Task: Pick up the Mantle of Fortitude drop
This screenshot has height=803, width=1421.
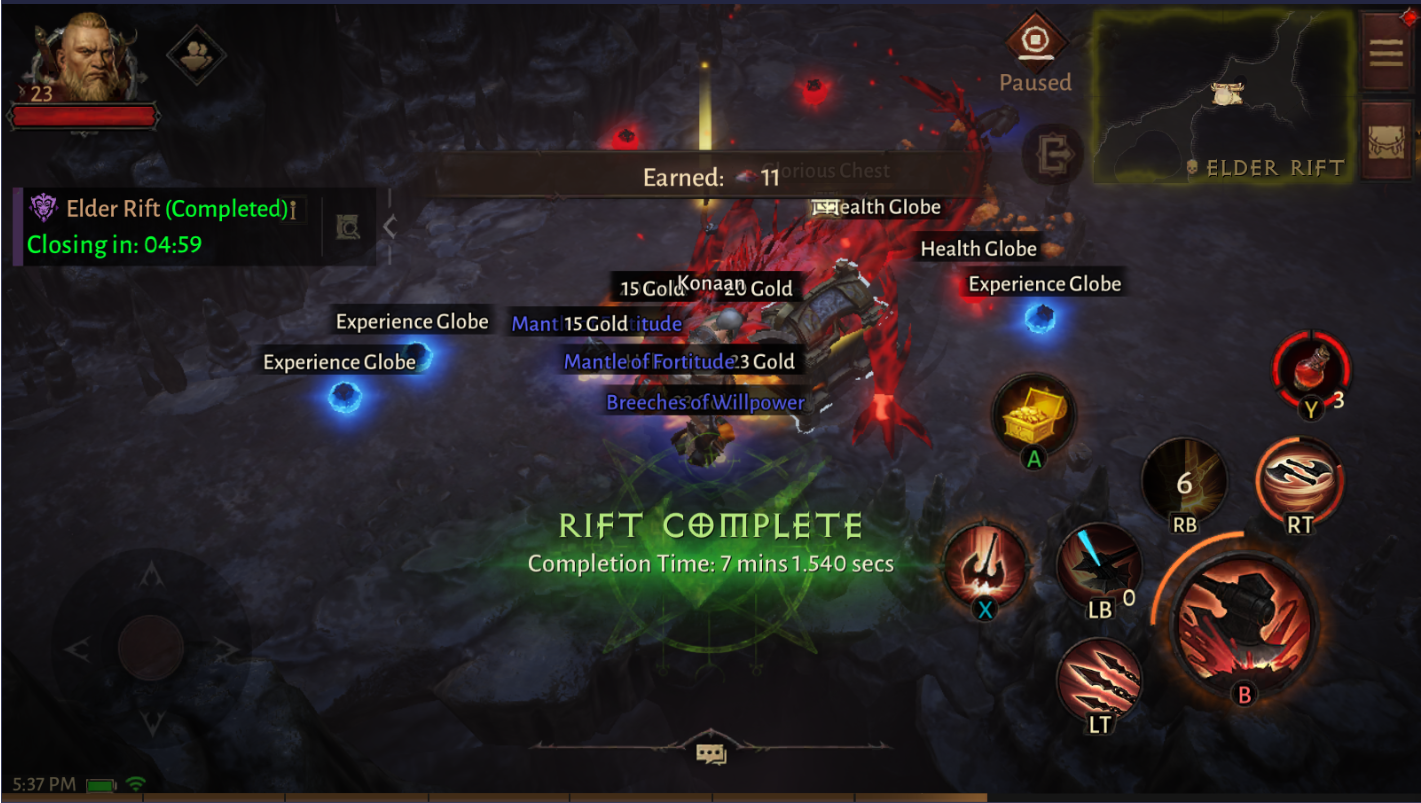Action: coord(646,362)
